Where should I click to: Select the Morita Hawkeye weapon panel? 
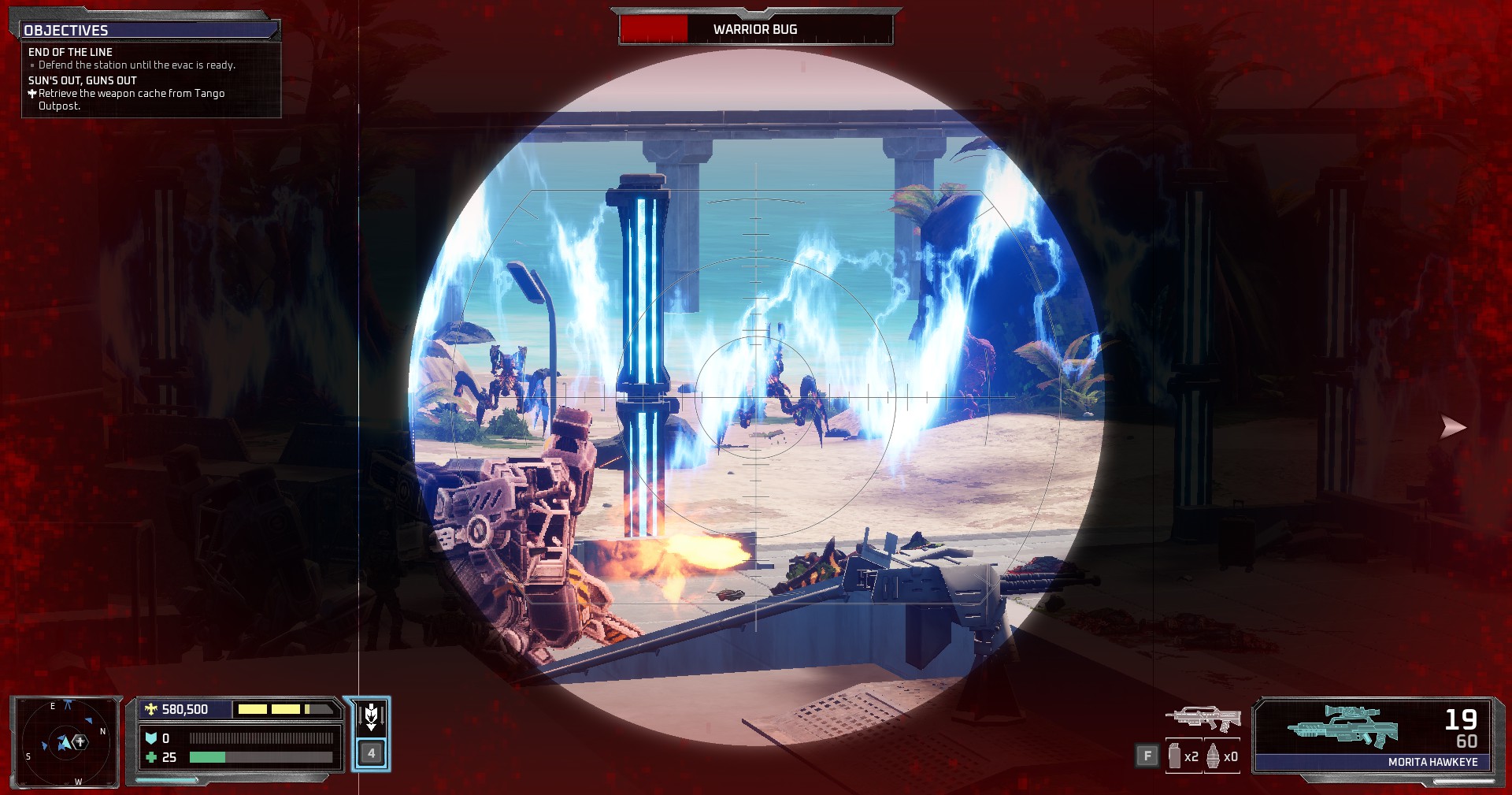1373,734
